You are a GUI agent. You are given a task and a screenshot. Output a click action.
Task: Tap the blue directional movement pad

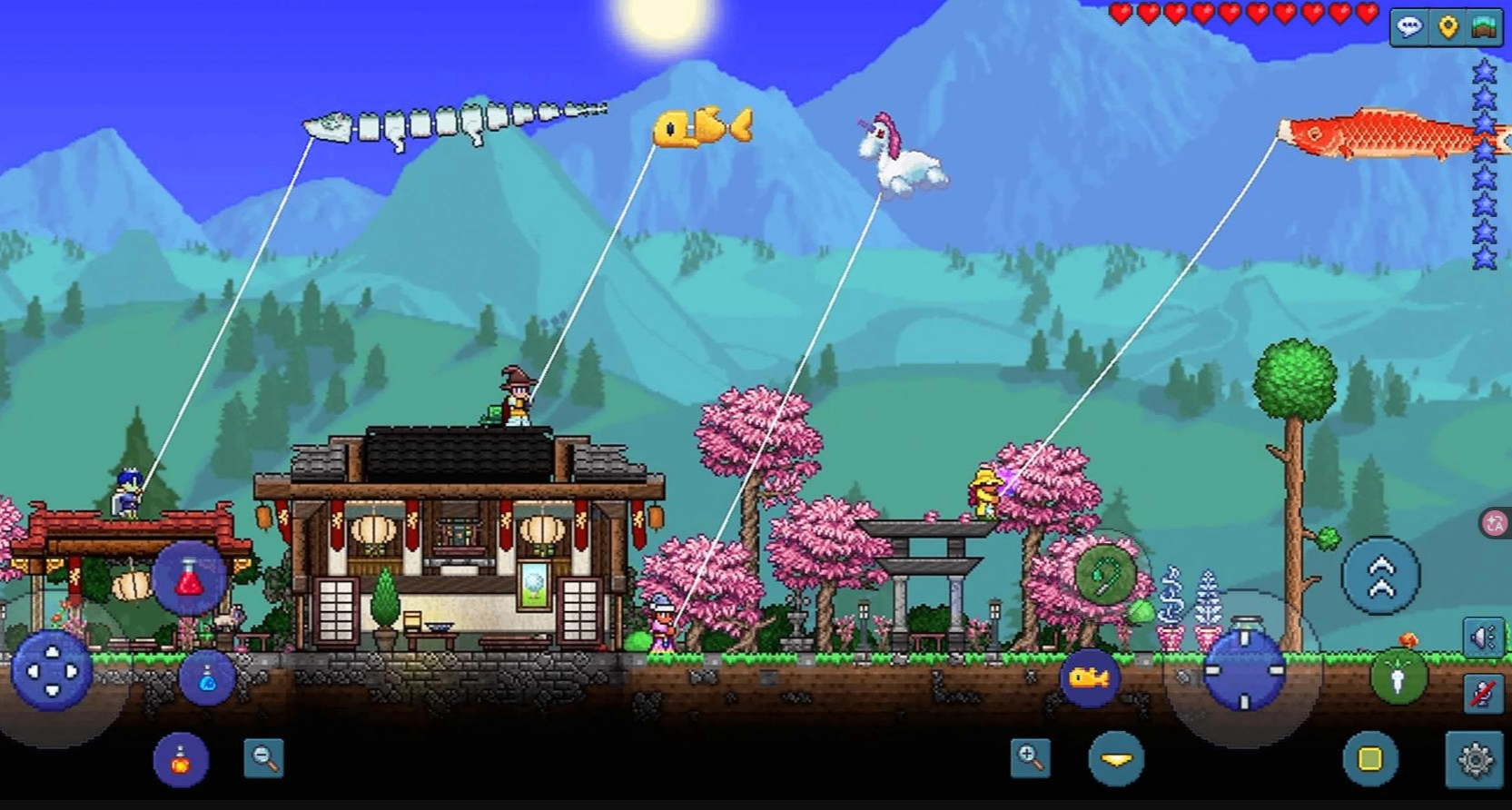tap(52, 672)
